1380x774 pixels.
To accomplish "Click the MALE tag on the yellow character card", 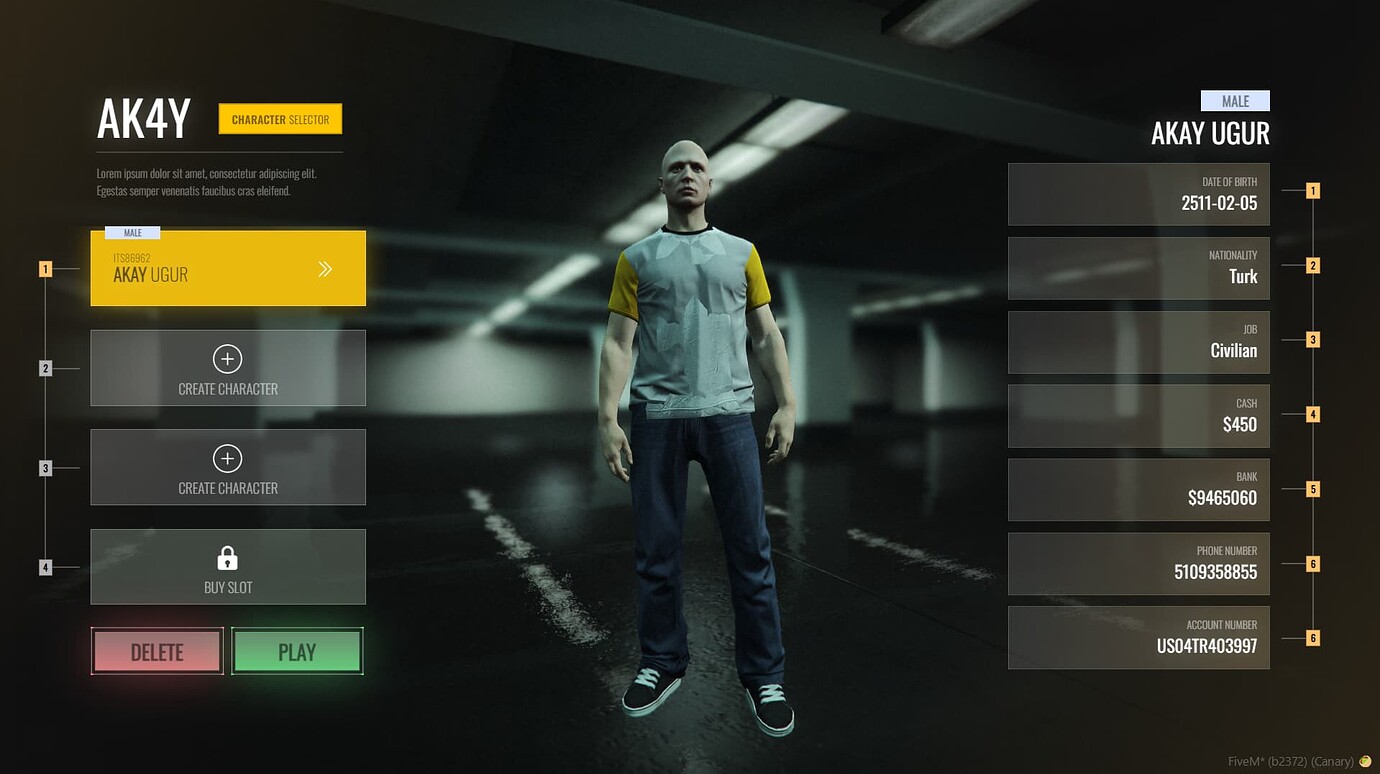I will (x=130, y=232).
